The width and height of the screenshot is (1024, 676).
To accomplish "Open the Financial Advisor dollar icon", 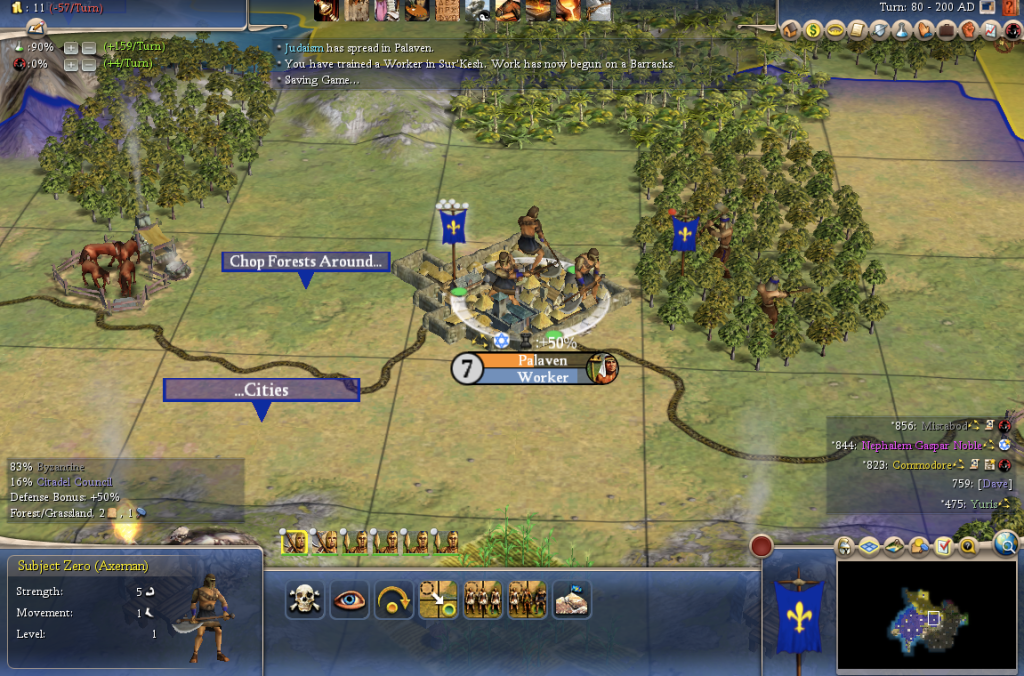I will tap(813, 30).
